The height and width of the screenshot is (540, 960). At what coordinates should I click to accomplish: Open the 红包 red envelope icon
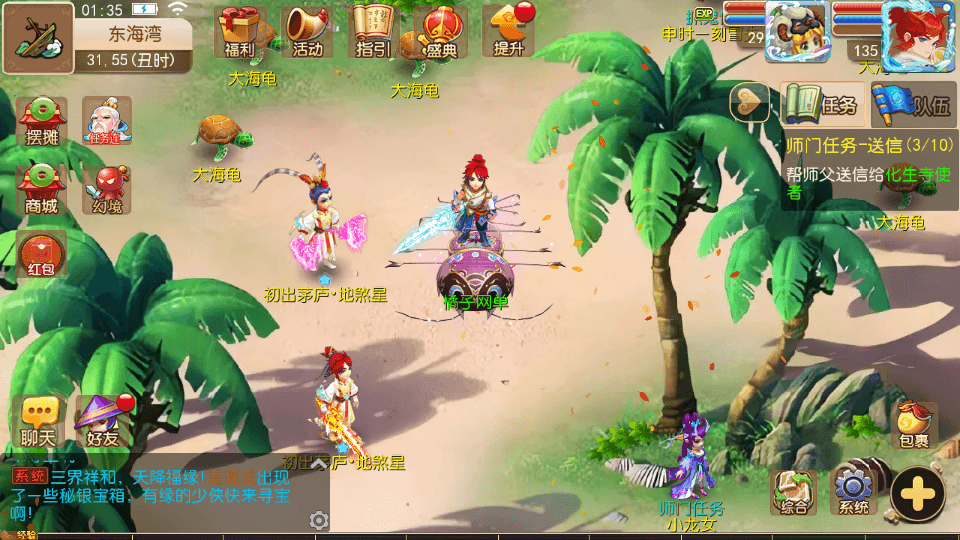point(42,253)
